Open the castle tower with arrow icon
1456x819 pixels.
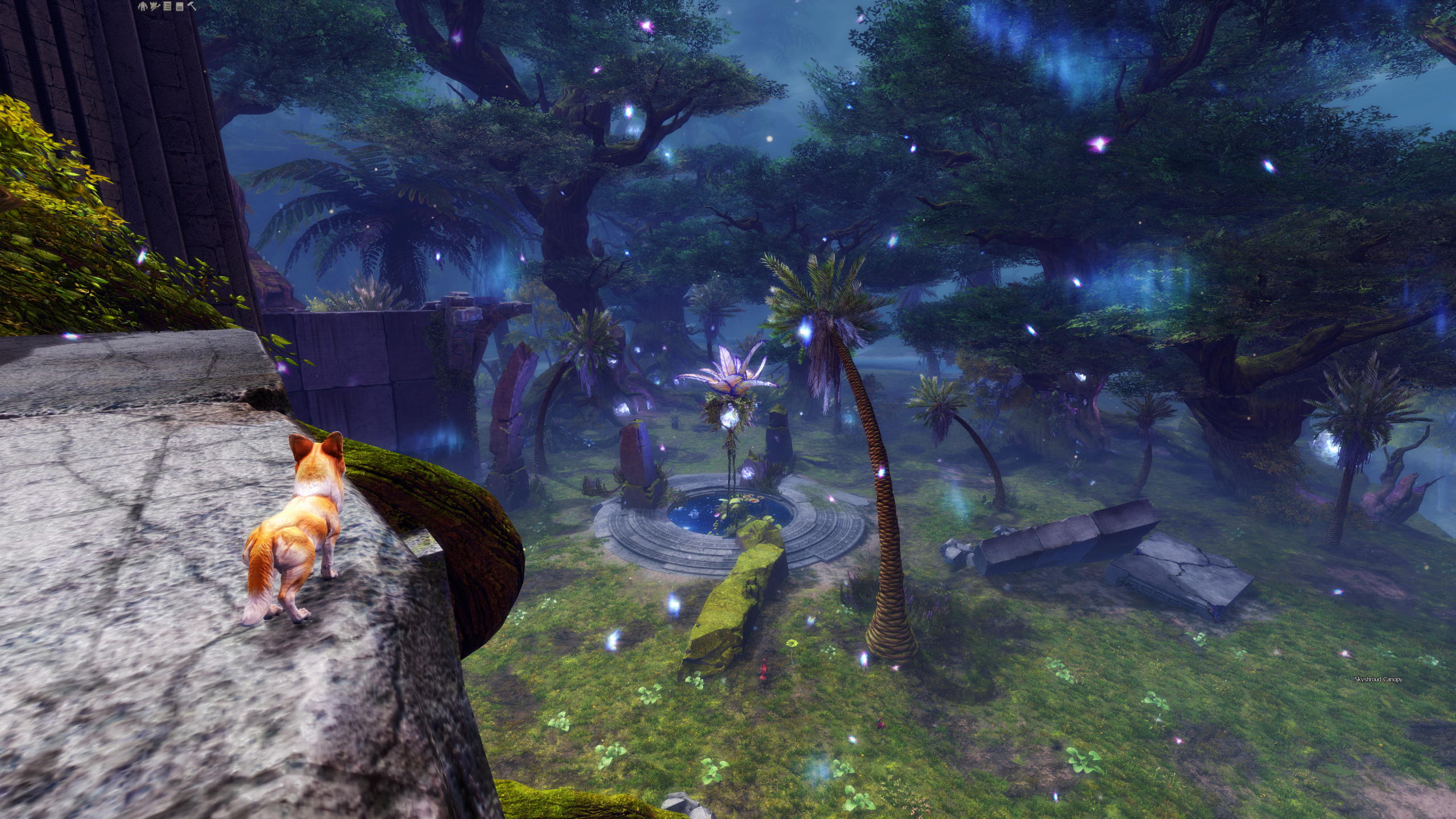pyautogui.click(x=155, y=6)
